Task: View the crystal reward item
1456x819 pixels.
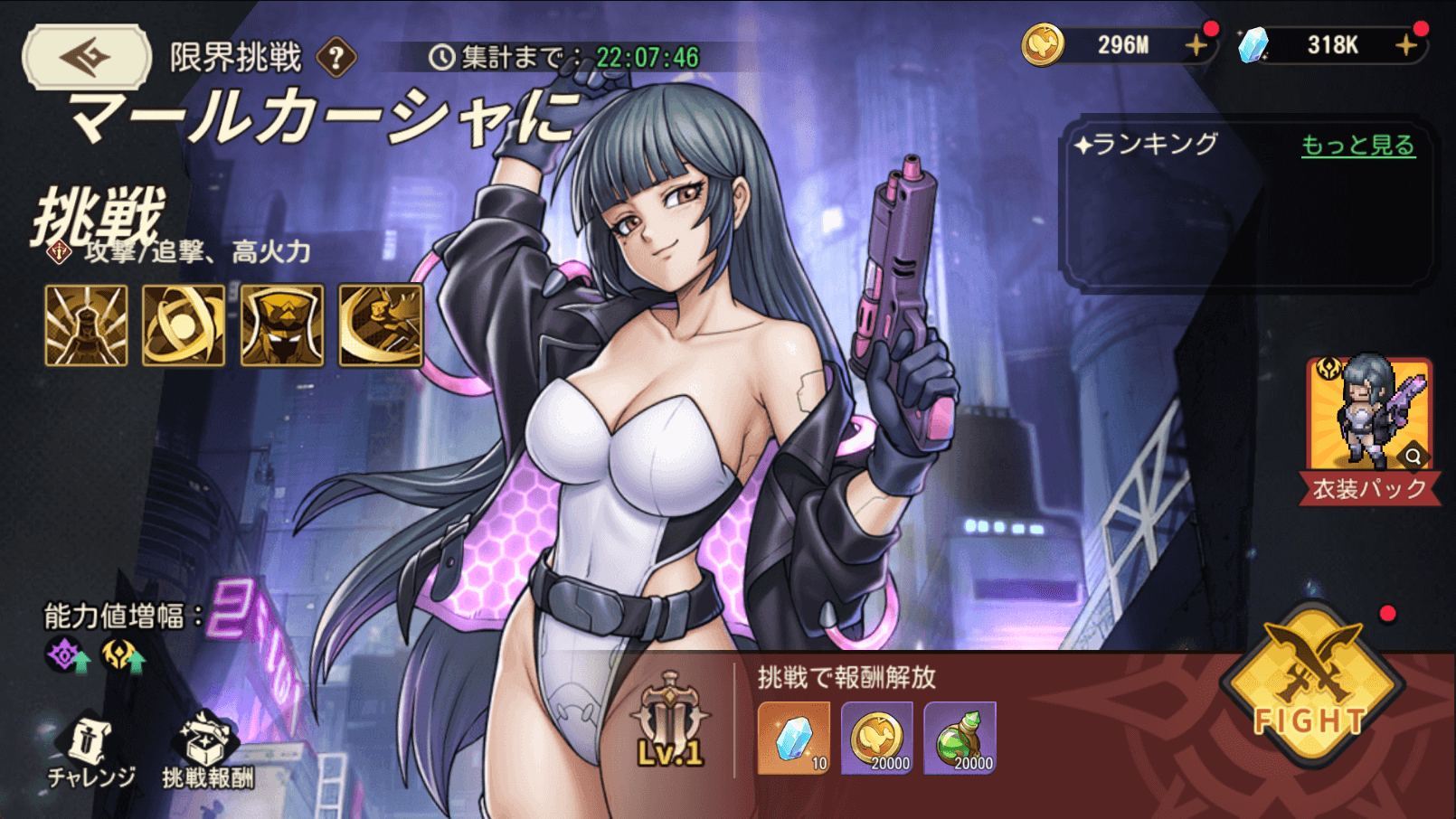Action: pyautogui.click(x=794, y=738)
